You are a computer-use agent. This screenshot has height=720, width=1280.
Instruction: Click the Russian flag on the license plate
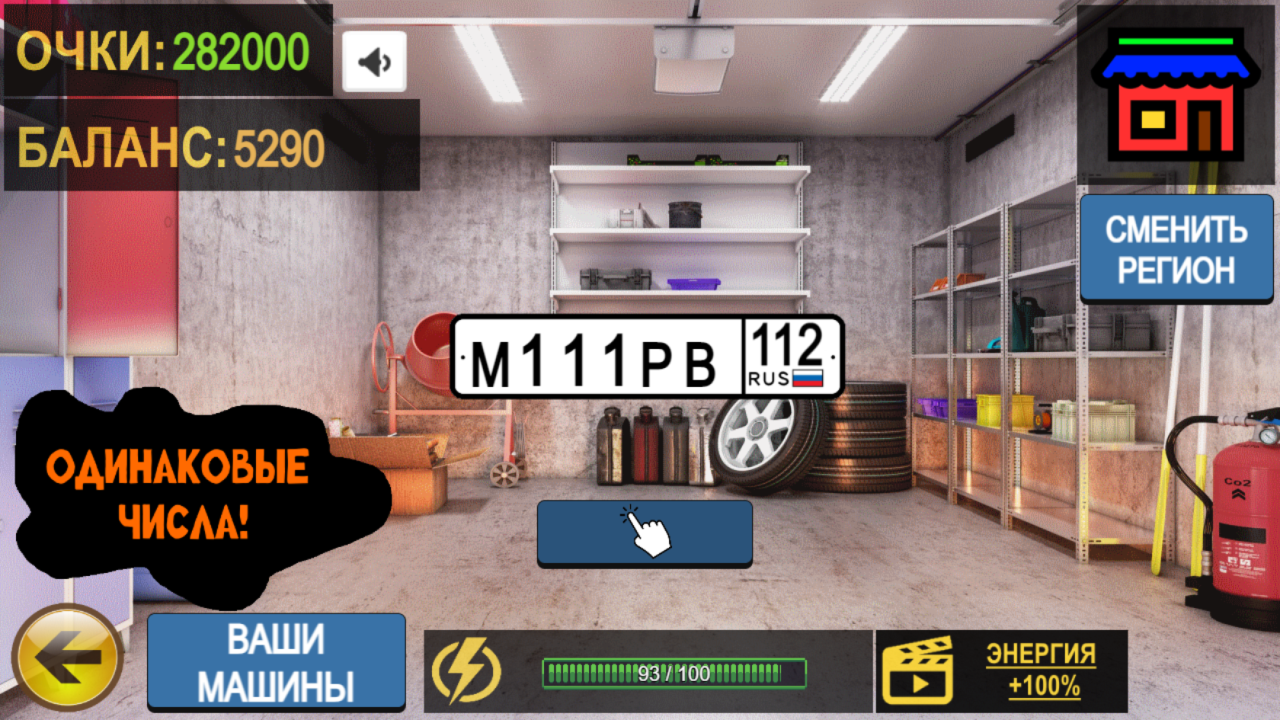pos(806,379)
